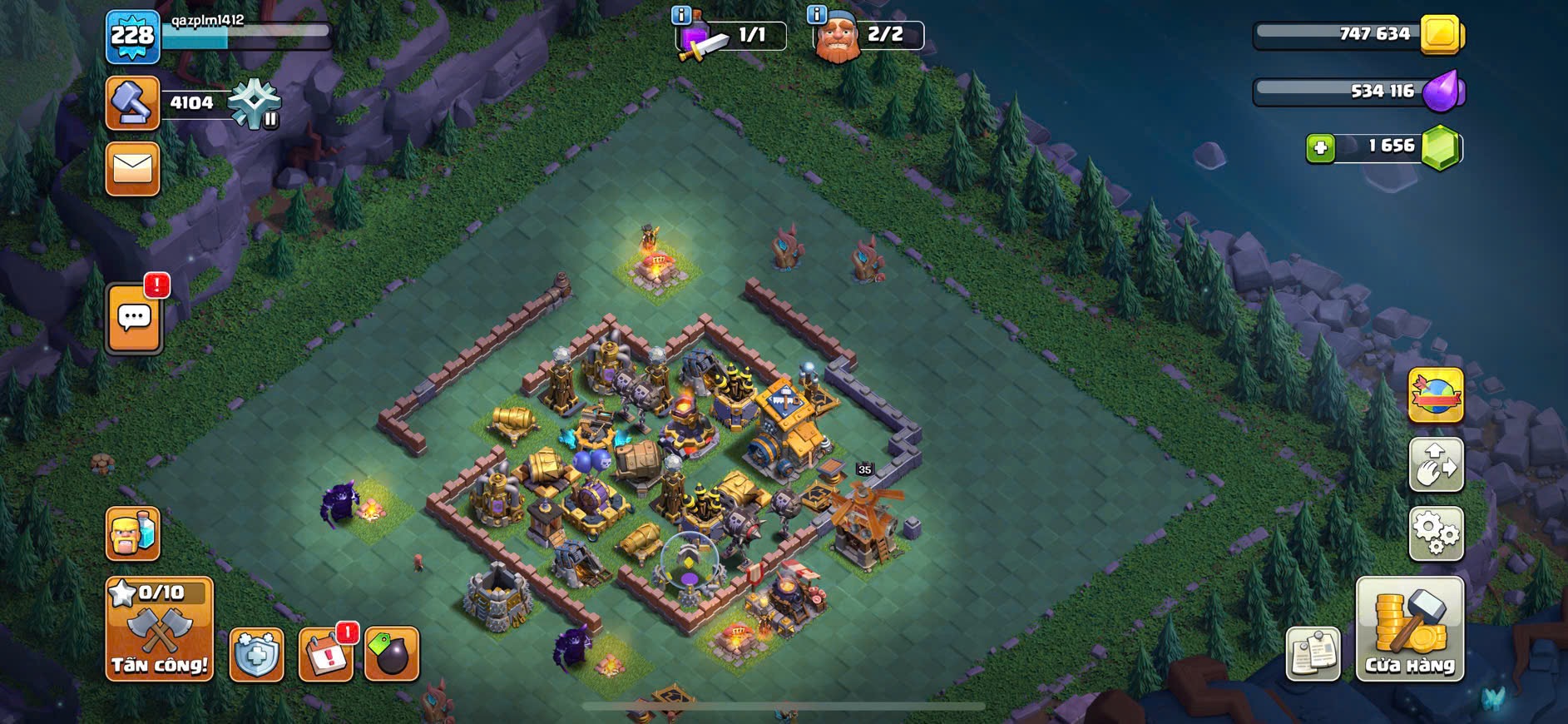Screen dimensions: 1568x724
Task: Open the globe world map button
Action: pyautogui.click(x=1436, y=395)
